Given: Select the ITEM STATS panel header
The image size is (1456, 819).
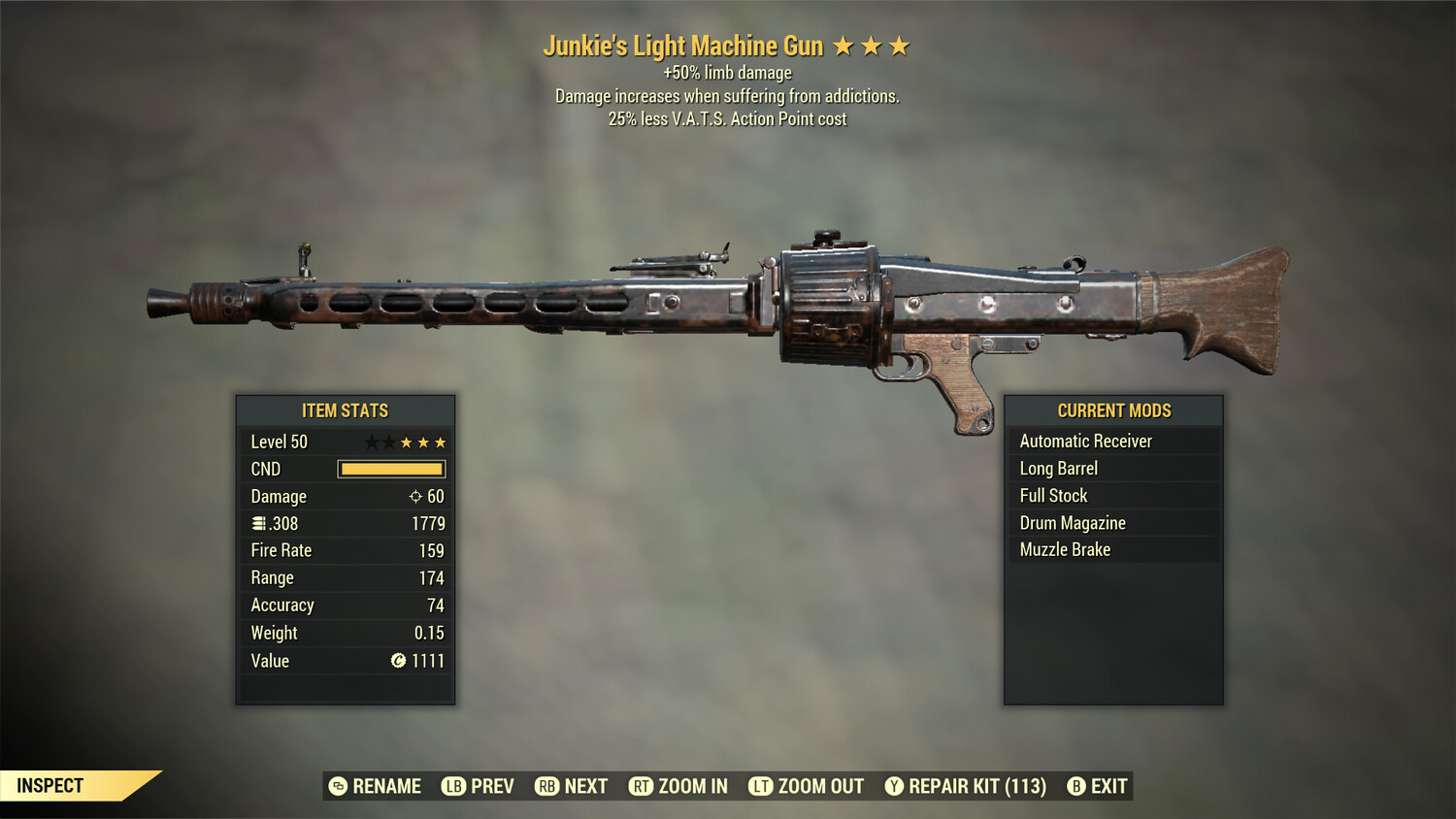Looking at the screenshot, I should 345,410.
